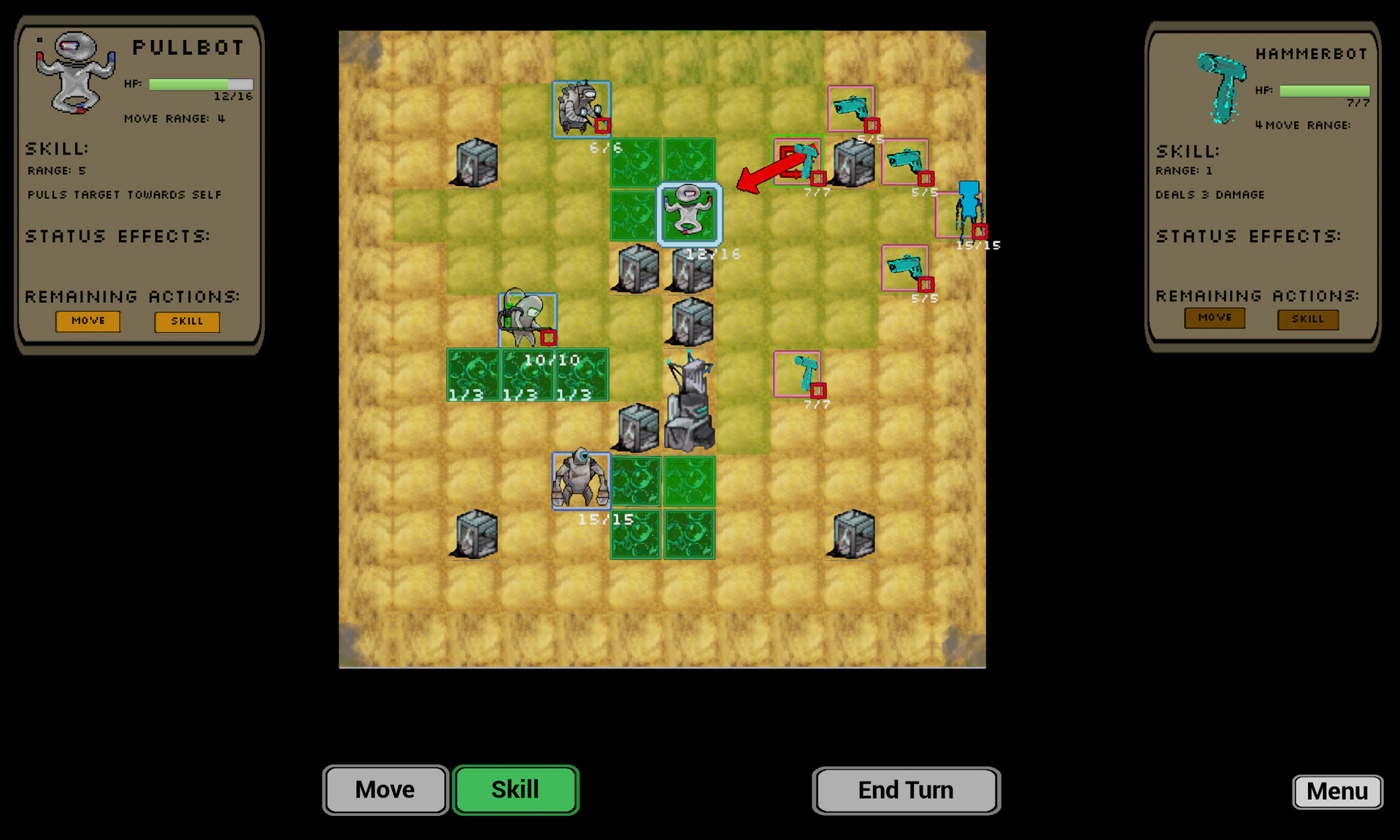Viewport: 1400px width, 840px height.
Task: Open the Menu in the bottom right corner
Action: pos(1336,791)
